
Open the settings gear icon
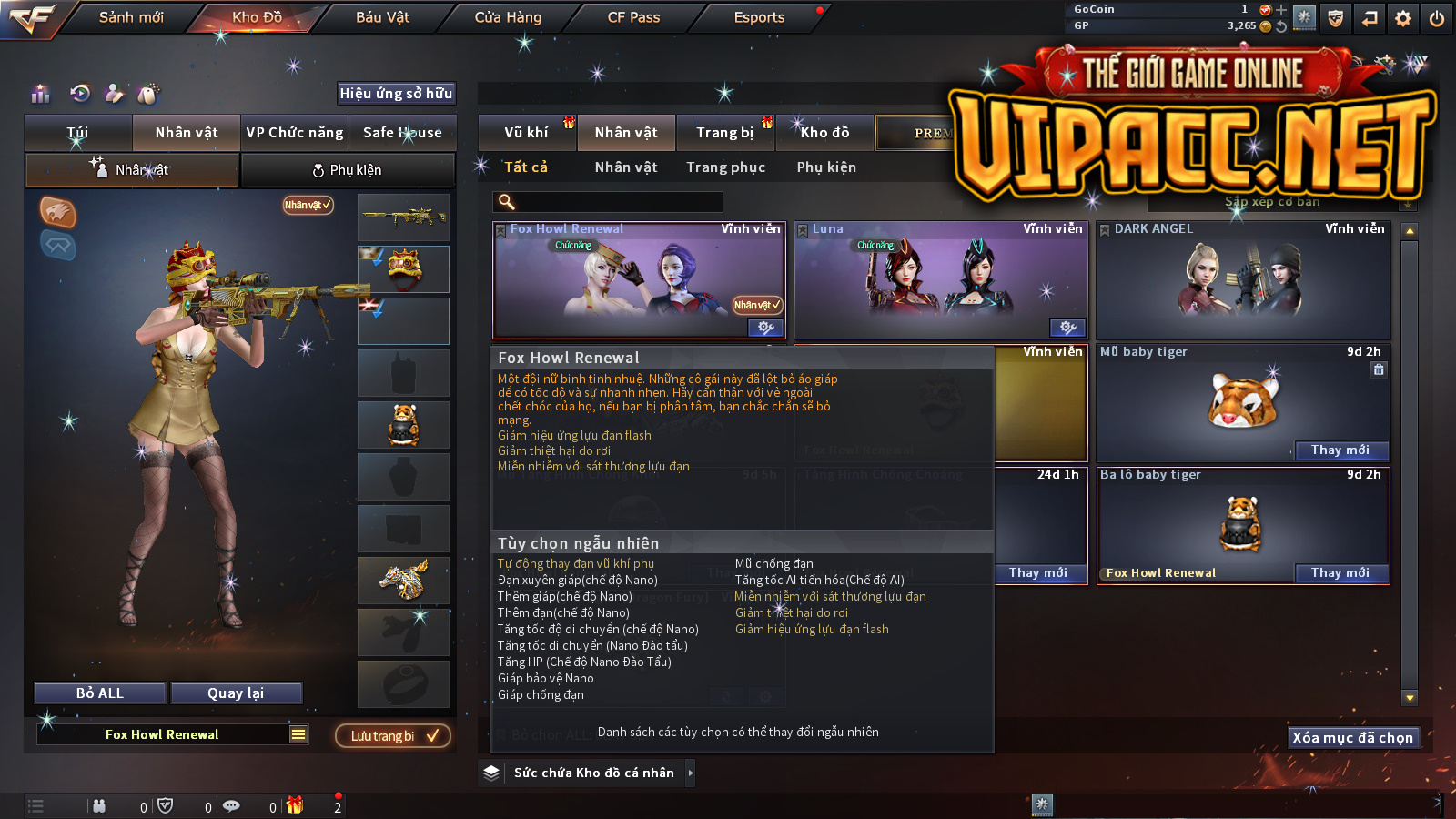pos(1403,18)
